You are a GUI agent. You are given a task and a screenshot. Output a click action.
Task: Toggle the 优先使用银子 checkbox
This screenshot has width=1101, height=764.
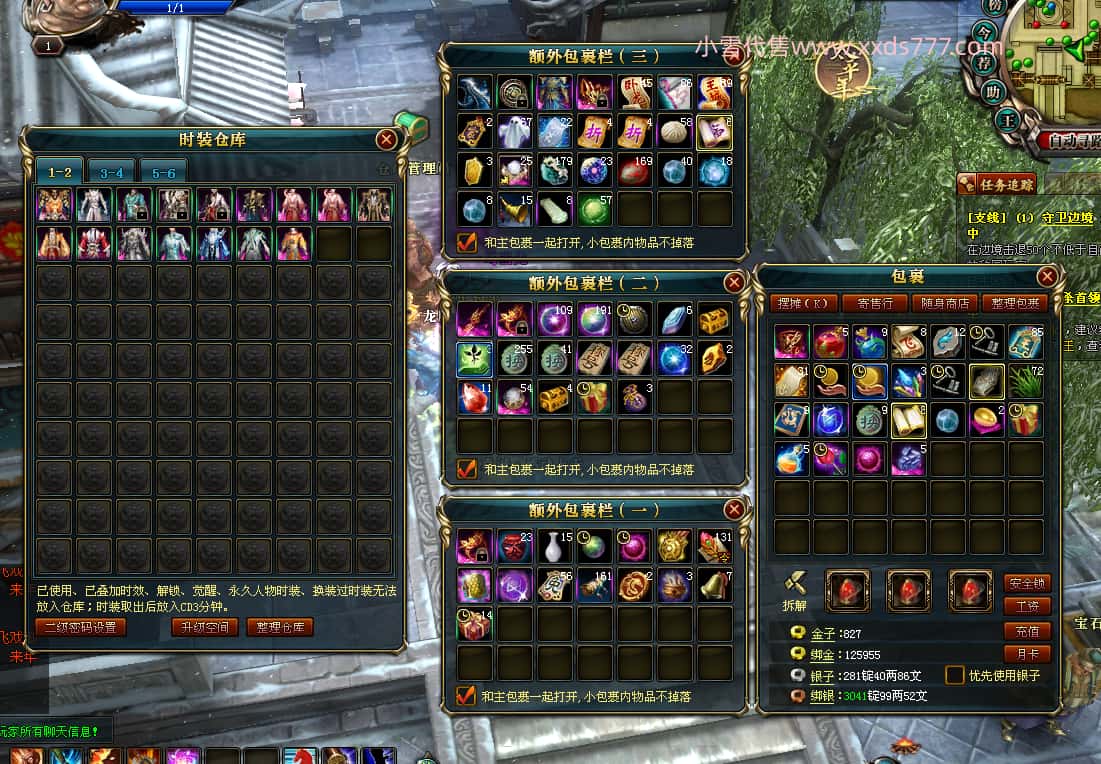tap(955, 675)
